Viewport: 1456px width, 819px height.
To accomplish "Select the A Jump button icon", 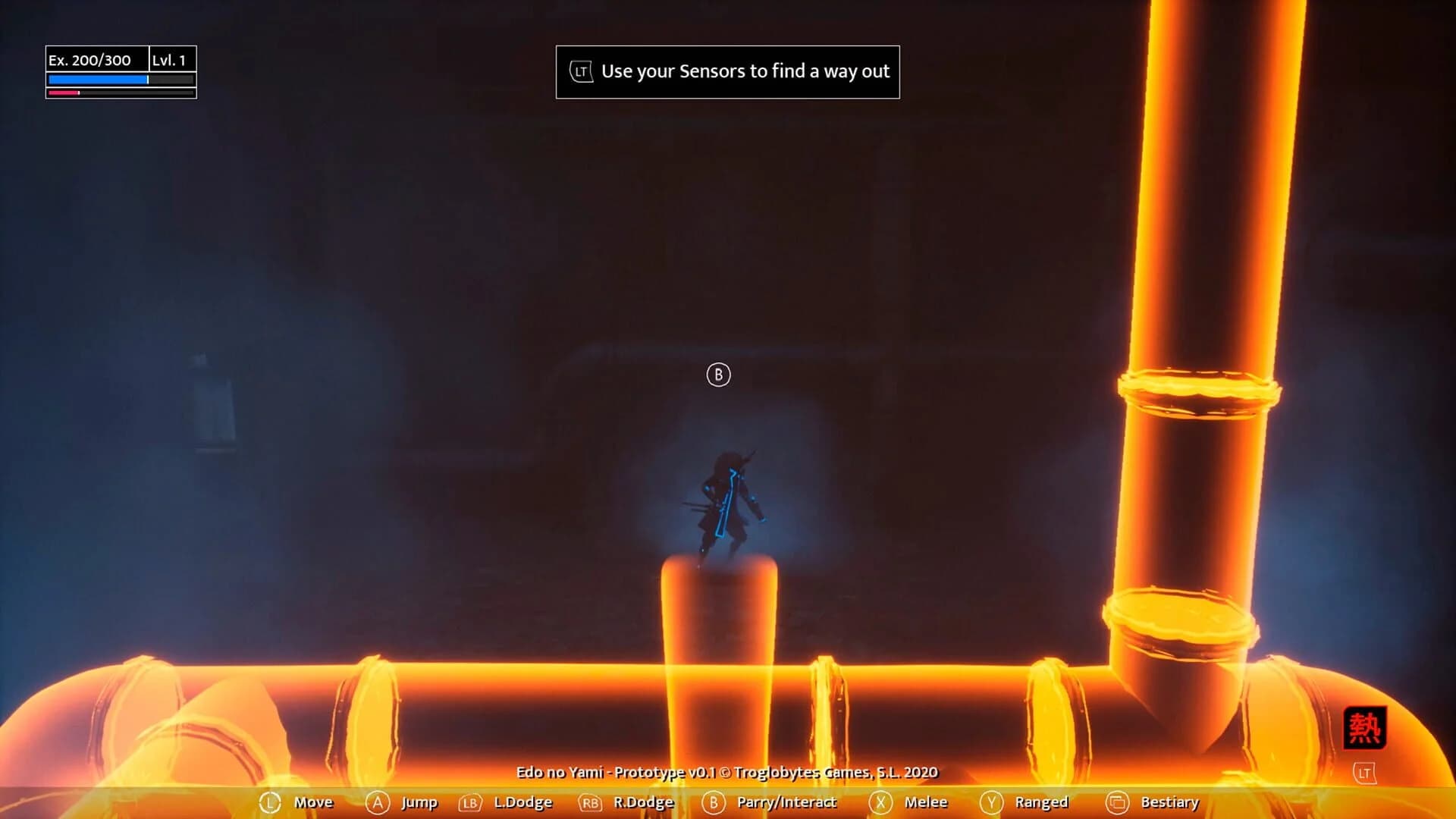I will click(377, 802).
